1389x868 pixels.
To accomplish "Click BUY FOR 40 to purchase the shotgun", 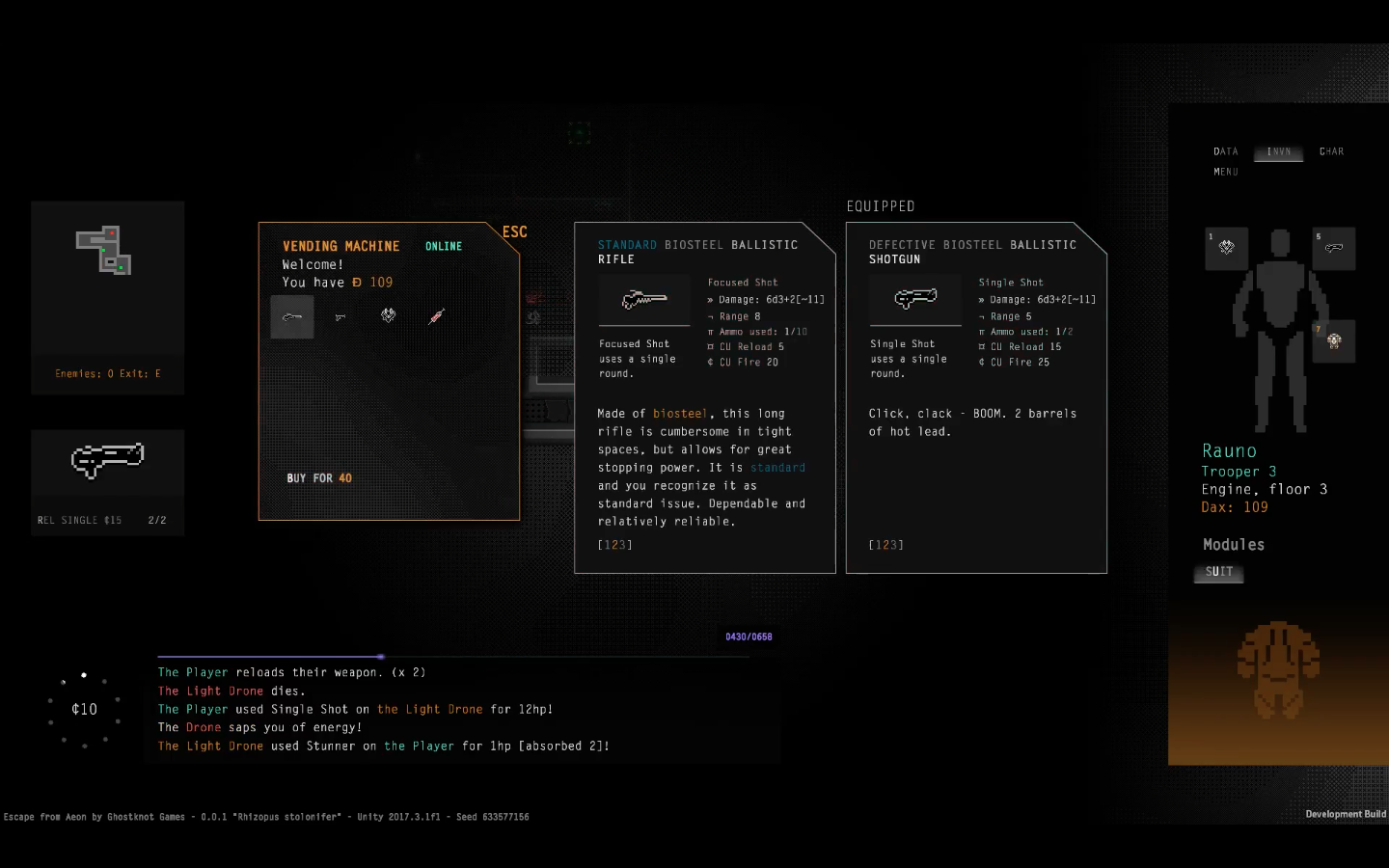I will coord(318,477).
